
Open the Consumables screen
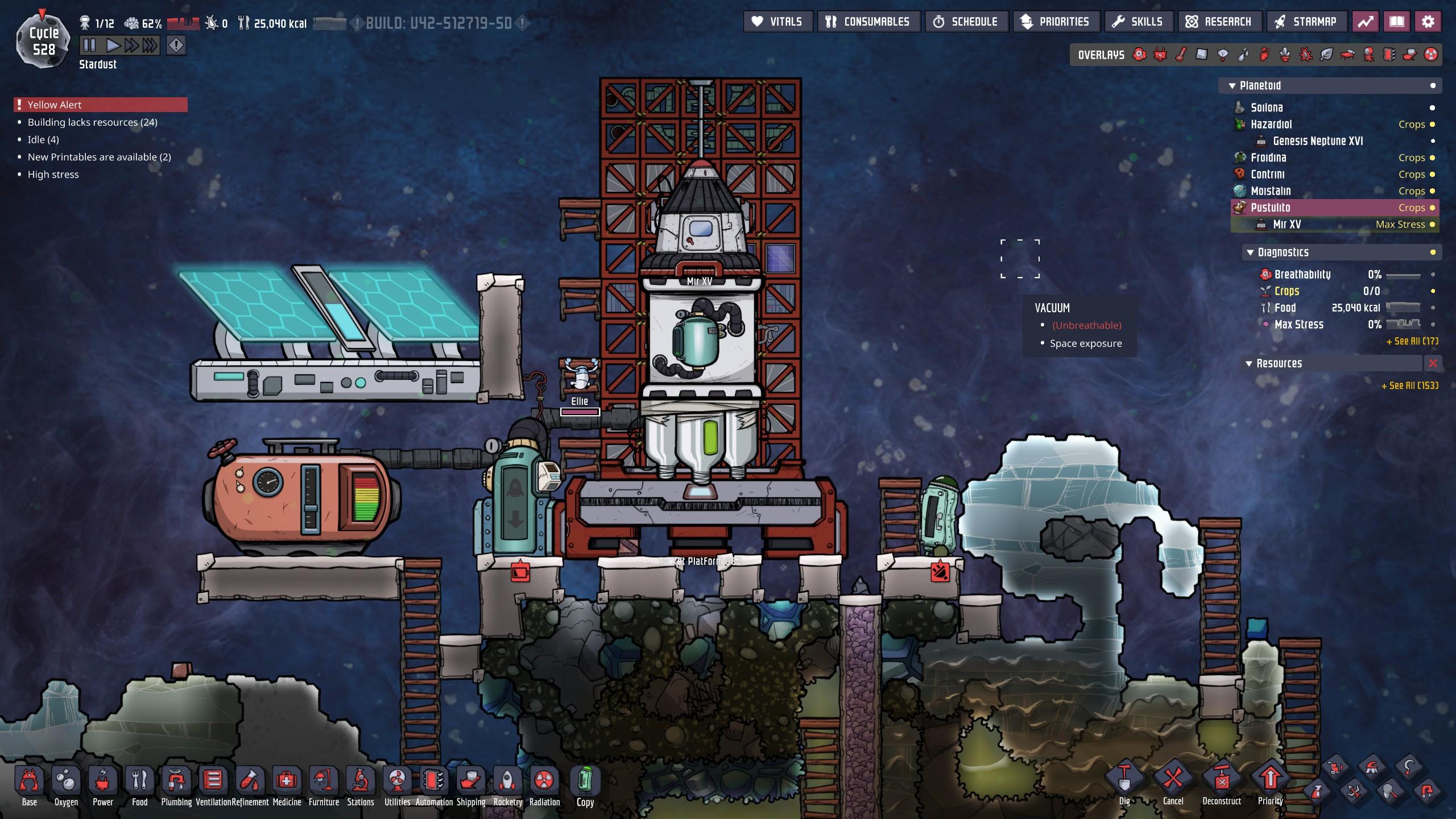click(x=868, y=22)
